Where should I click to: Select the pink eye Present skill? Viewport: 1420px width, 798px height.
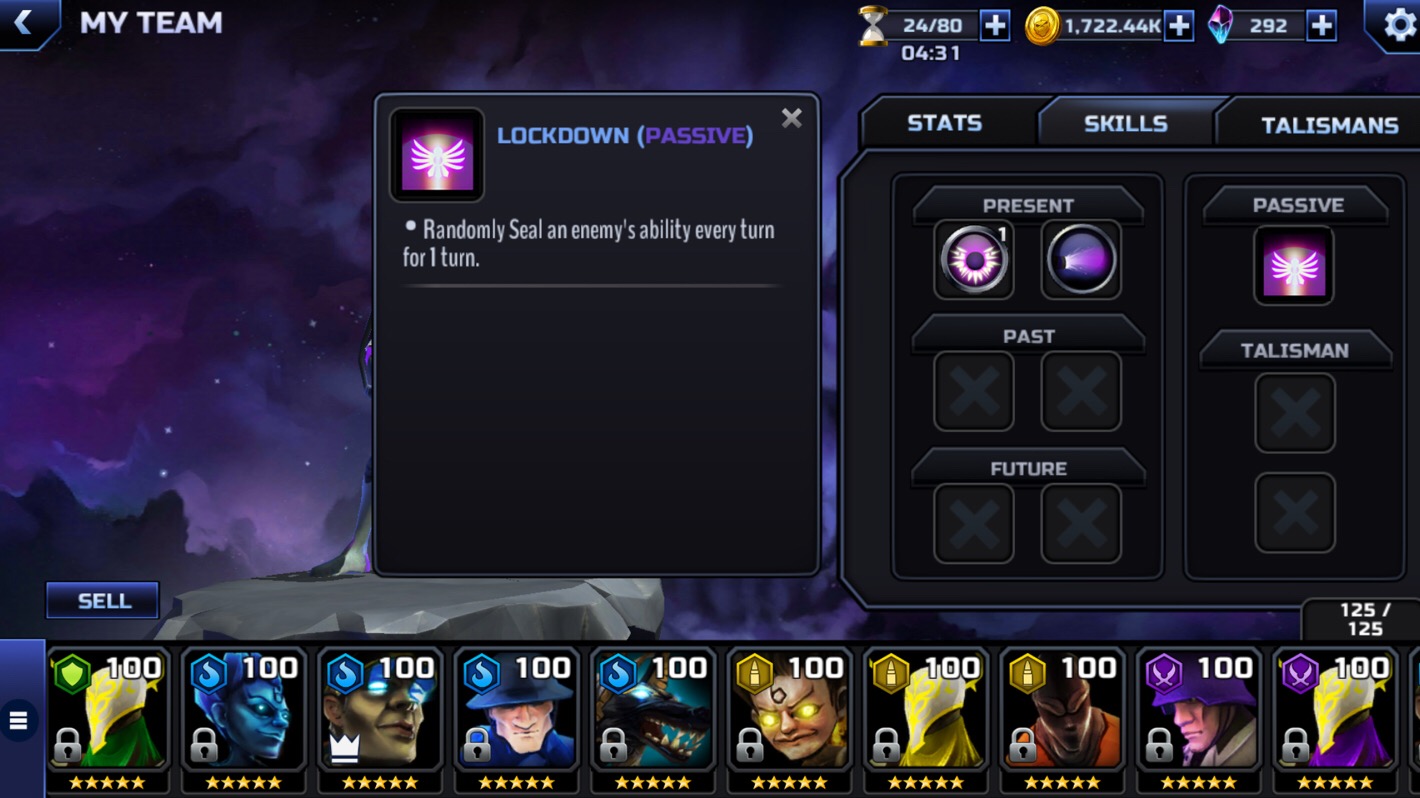pos(973,260)
